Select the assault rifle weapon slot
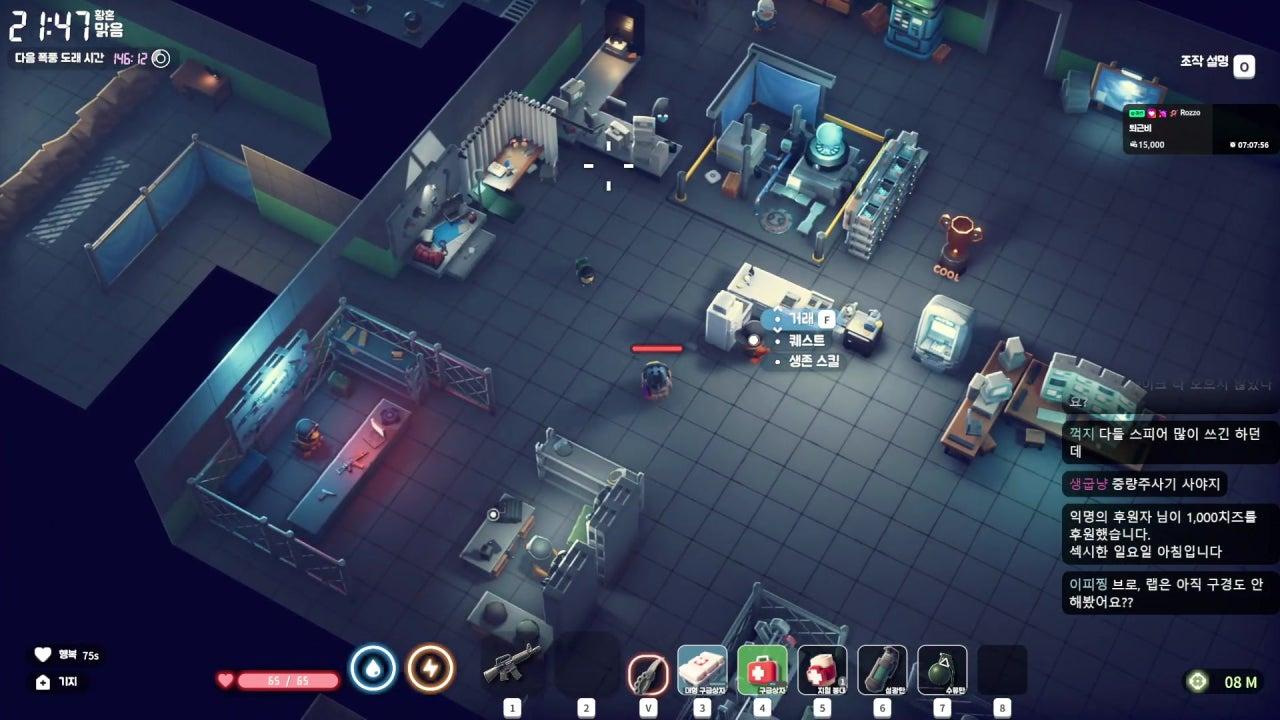This screenshot has width=1280, height=720. [x=512, y=666]
